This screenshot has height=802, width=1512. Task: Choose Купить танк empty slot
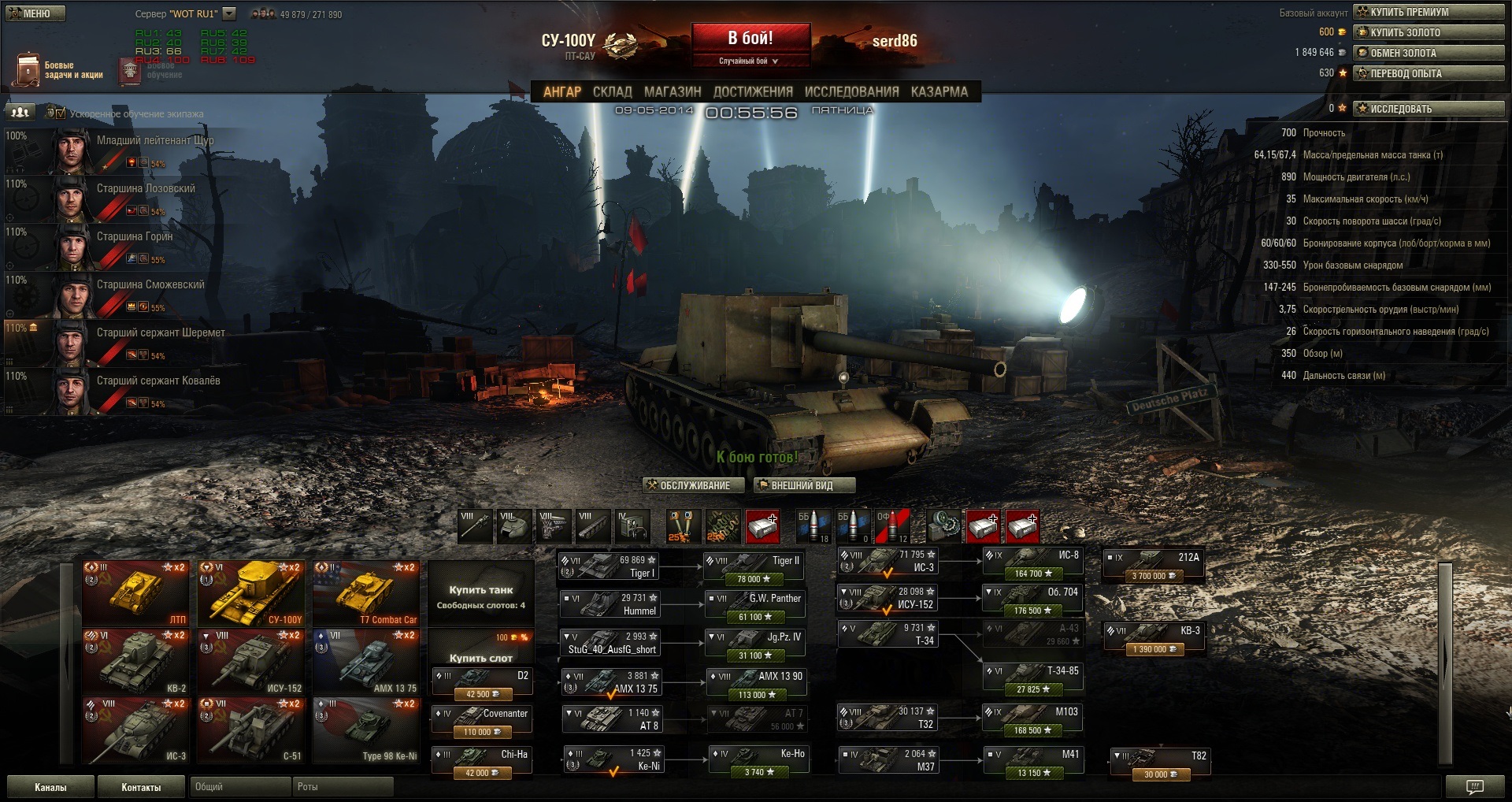(x=480, y=596)
